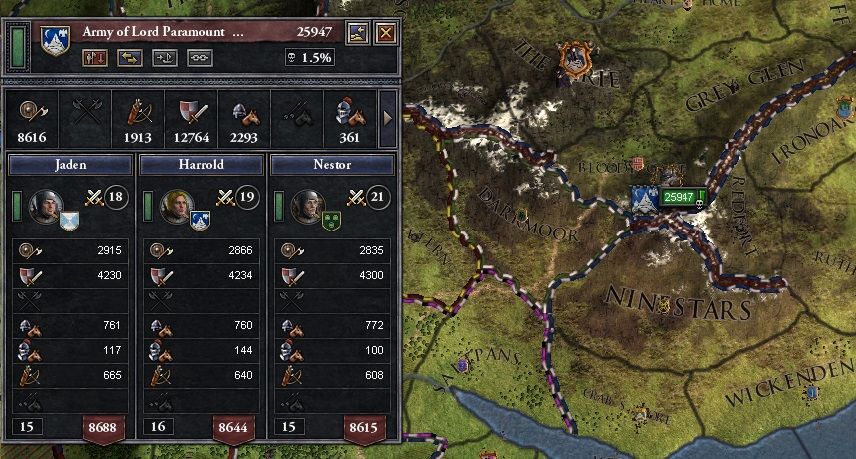Open commander Harrold's portrait

coord(175,206)
